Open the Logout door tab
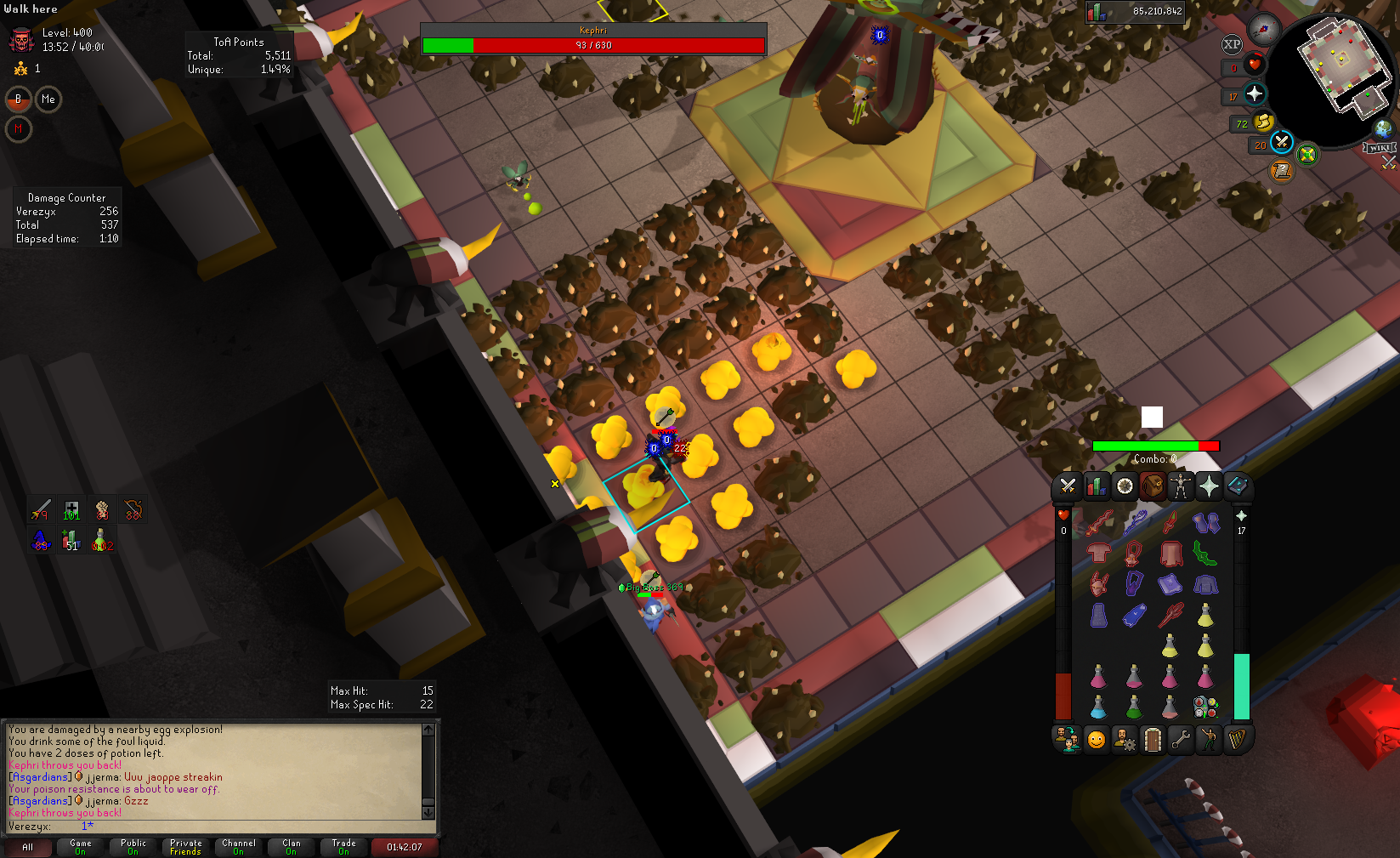Image resolution: width=1400 pixels, height=858 pixels. pos(1152,740)
